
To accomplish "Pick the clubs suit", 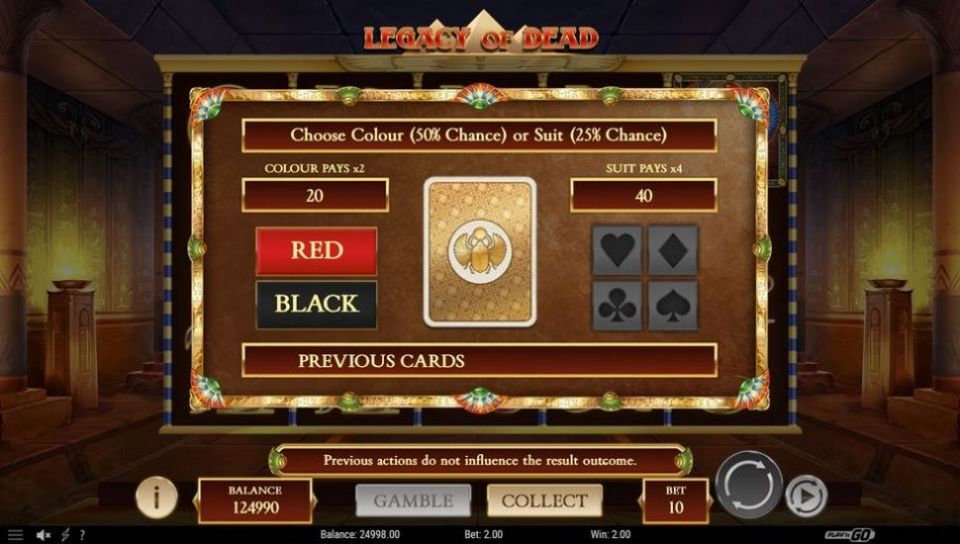I will point(617,305).
